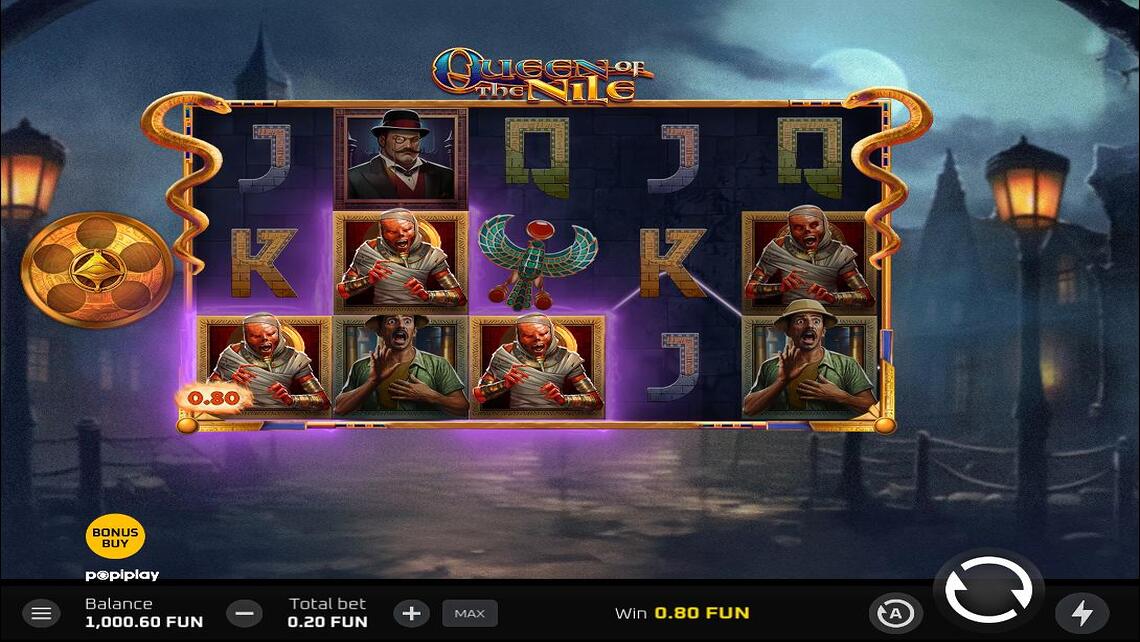
Task: Increase the total bet with plus
Action: tap(411, 613)
